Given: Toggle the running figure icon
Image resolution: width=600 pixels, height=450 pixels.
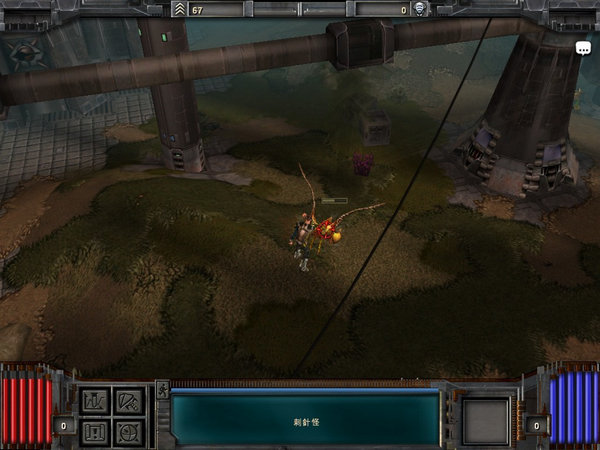Looking at the screenshot, I should click(162, 390).
